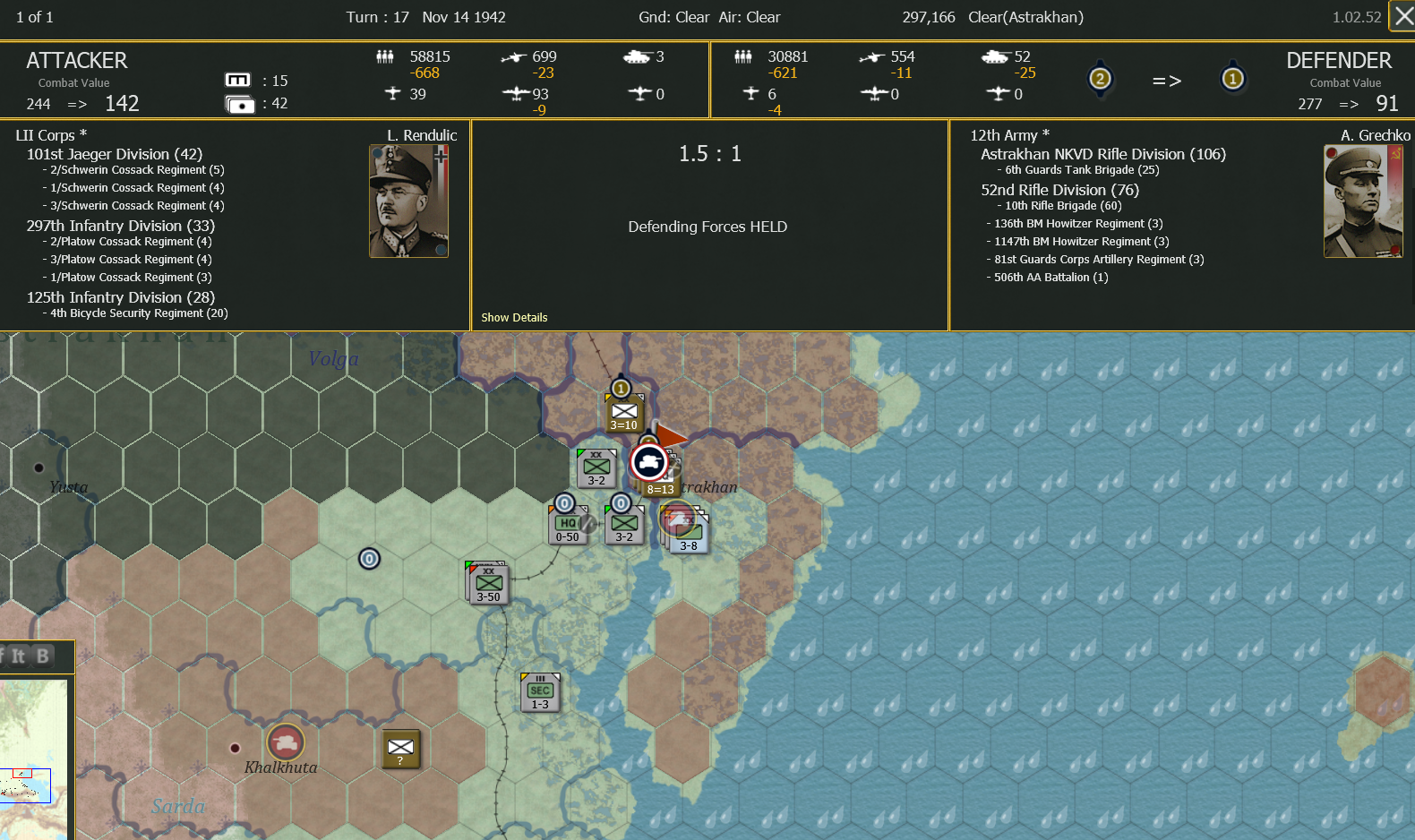
Task: Click L. Rendulic's commander portrait
Action: pos(408,200)
